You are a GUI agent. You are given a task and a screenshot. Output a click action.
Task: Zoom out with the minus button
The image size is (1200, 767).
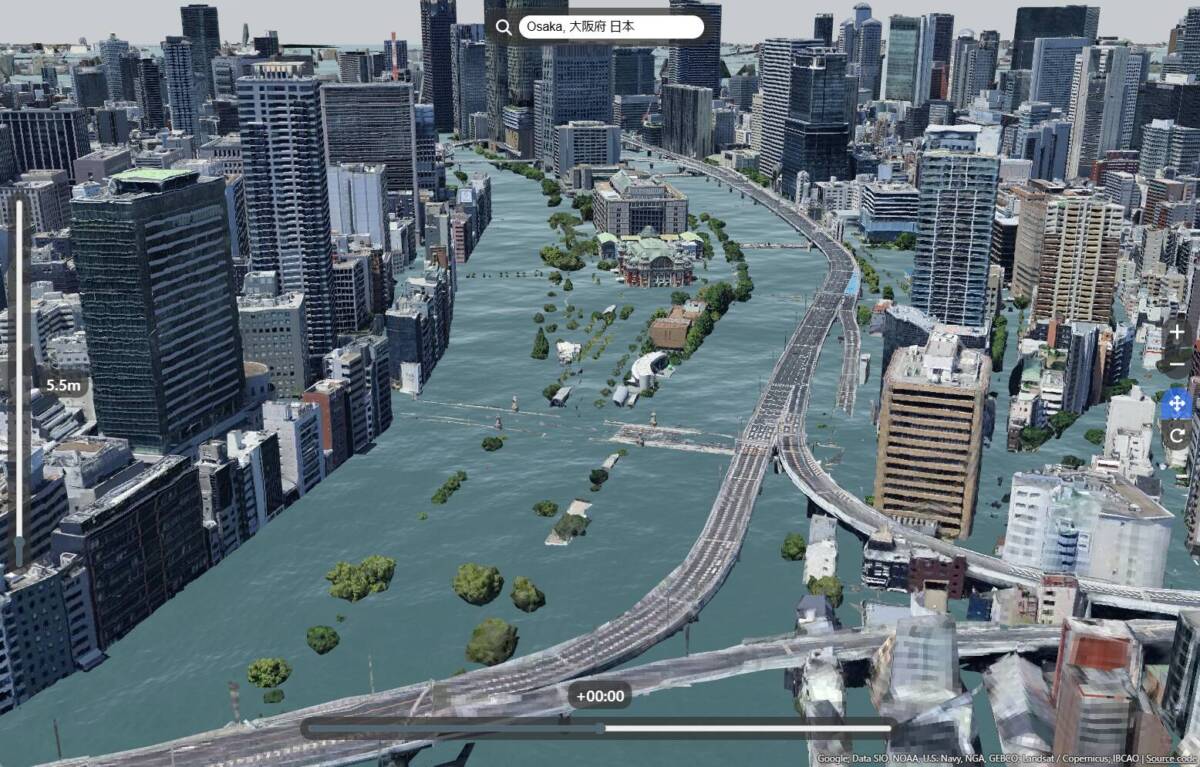1177,362
